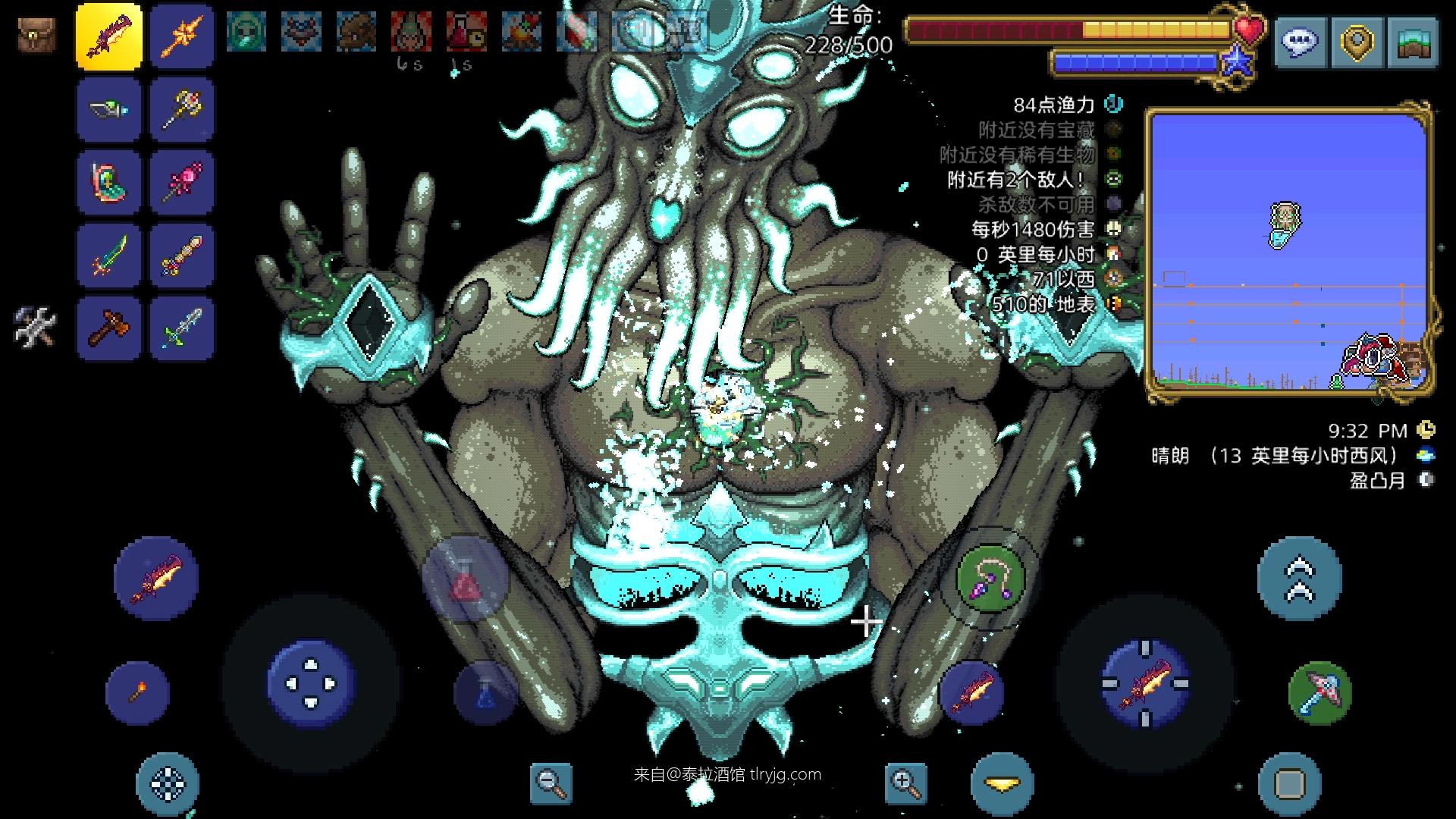Select the wooden hammer hotbar slot
This screenshot has height=819, width=1456.
click(109, 328)
